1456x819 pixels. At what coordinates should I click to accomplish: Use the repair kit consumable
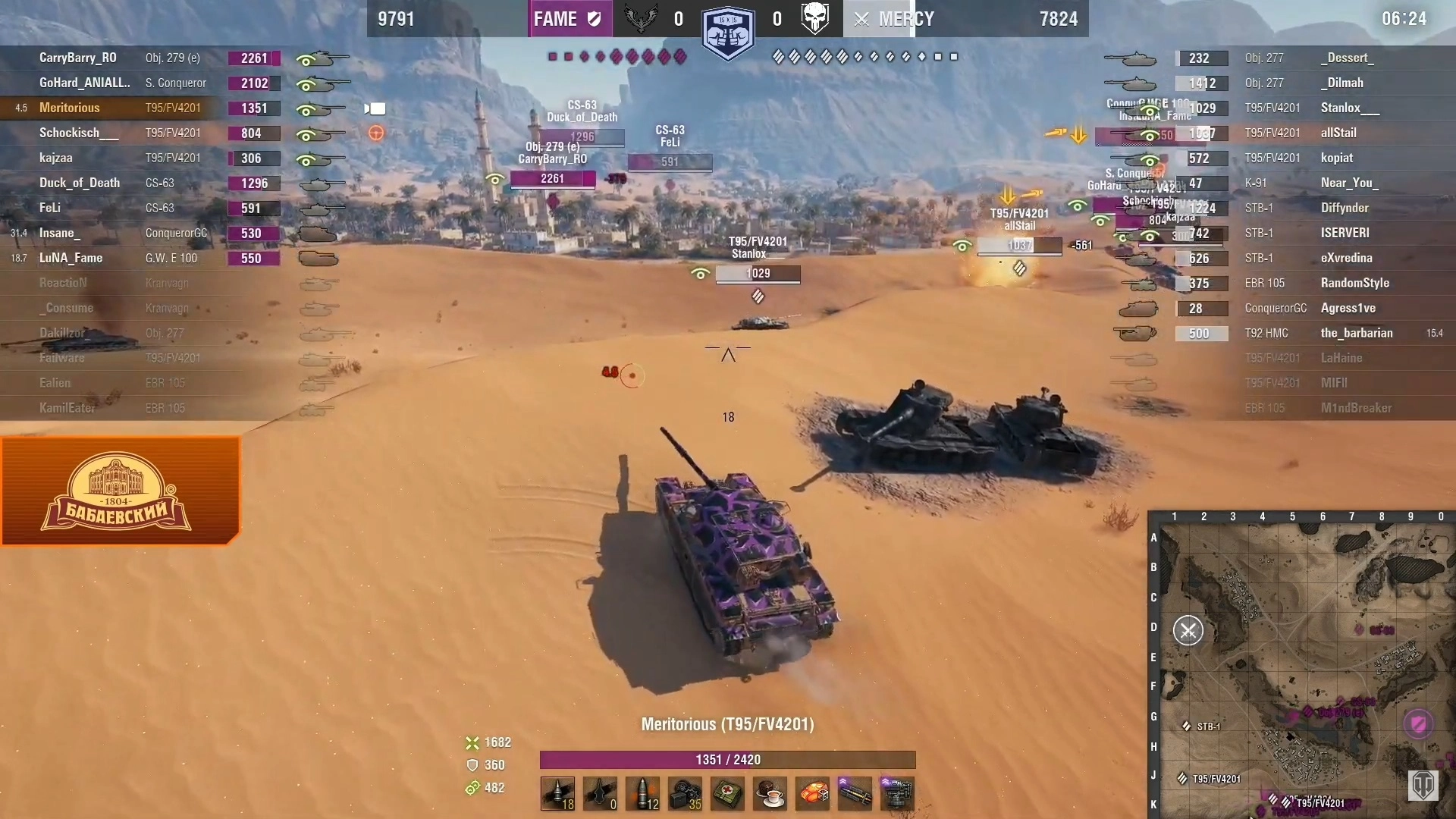[685, 793]
